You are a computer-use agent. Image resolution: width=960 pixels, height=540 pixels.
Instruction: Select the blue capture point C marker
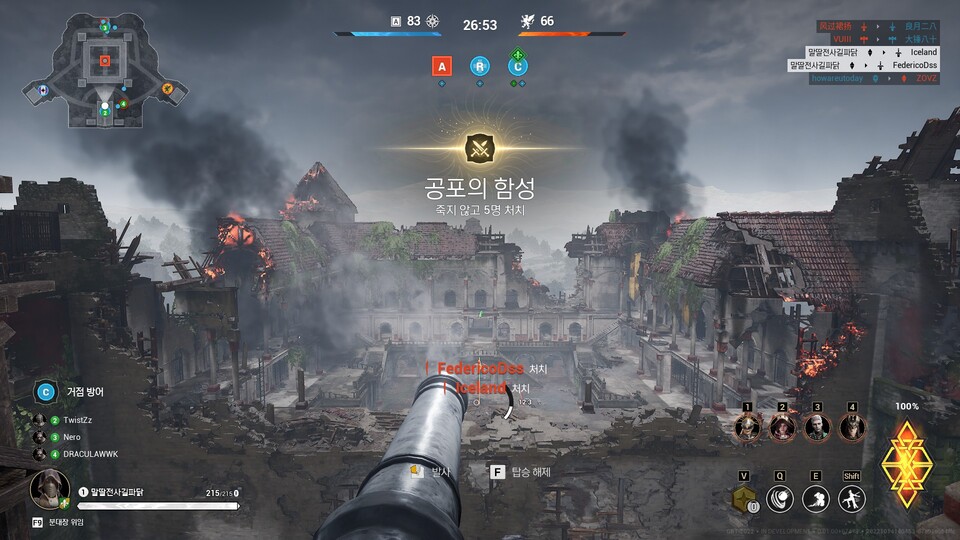point(517,66)
